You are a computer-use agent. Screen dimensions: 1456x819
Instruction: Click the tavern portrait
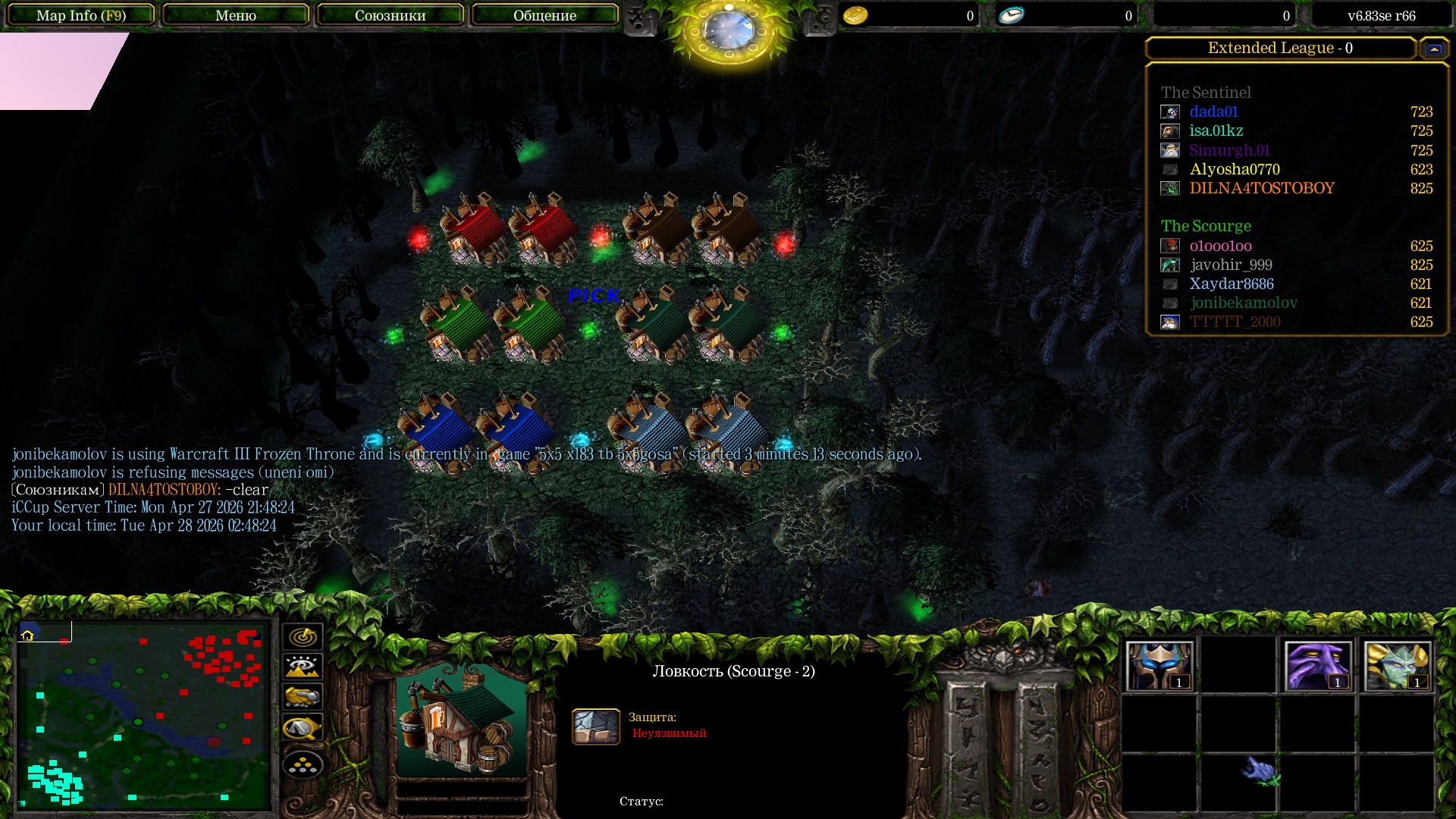point(461,720)
